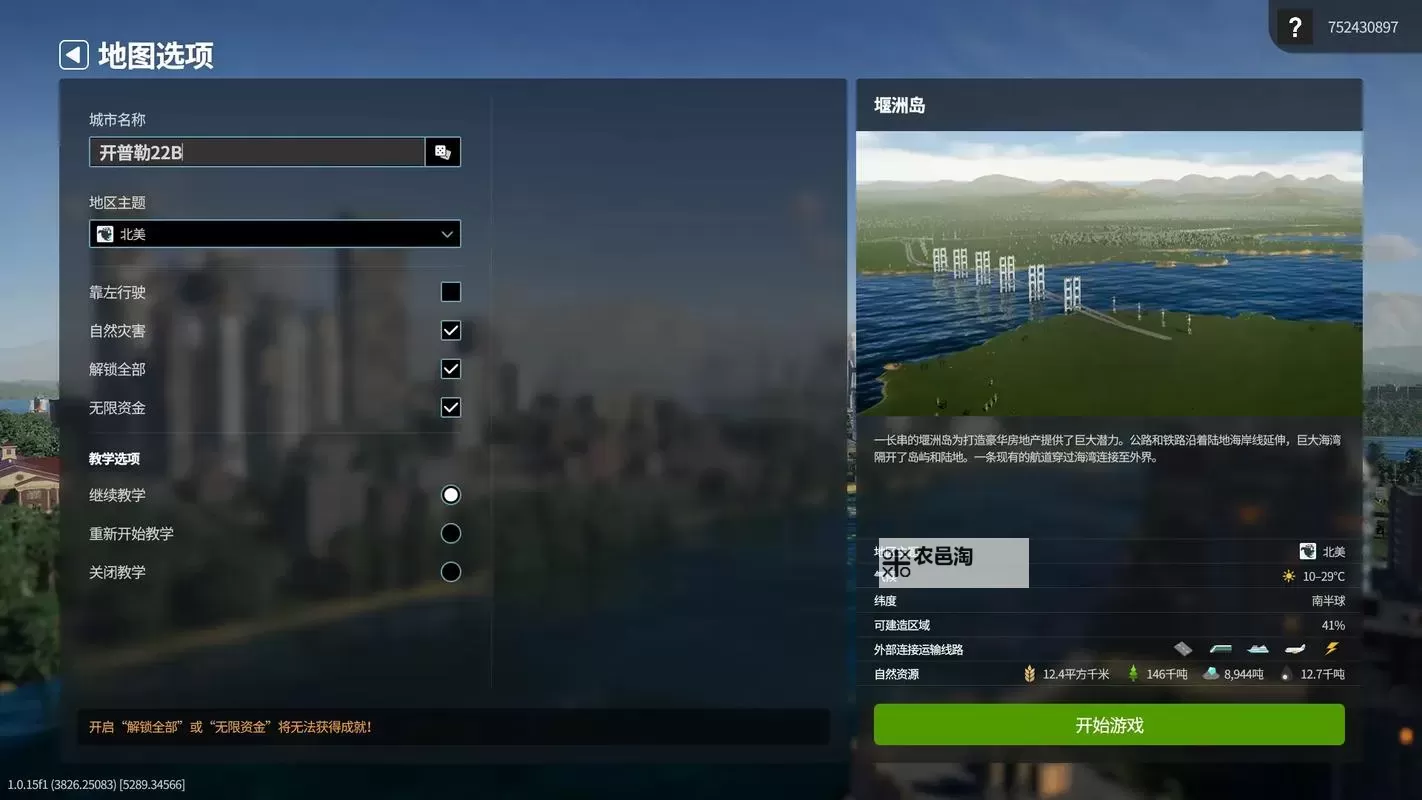Select the rail connection icon
This screenshot has height=800, width=1422.
[x=1220, y=648]
